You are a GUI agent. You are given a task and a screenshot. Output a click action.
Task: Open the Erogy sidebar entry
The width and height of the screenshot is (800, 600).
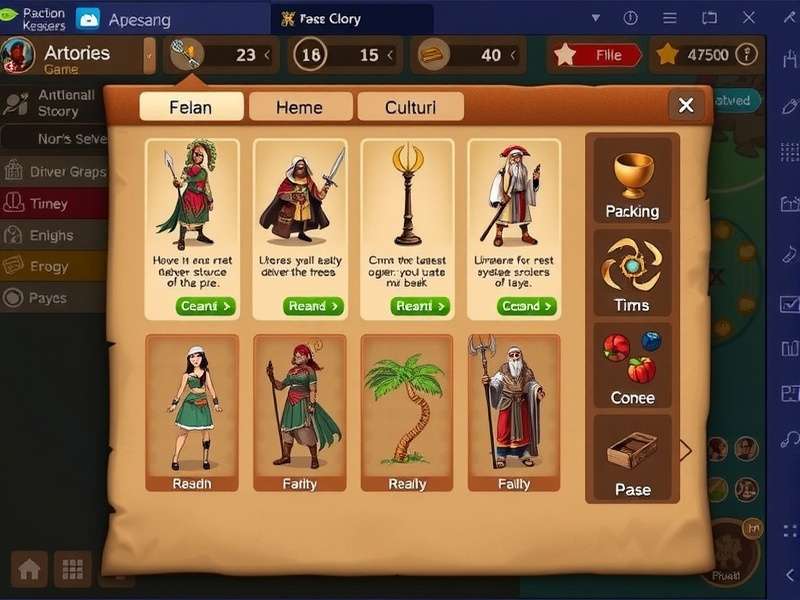click(x=50, y=267)
